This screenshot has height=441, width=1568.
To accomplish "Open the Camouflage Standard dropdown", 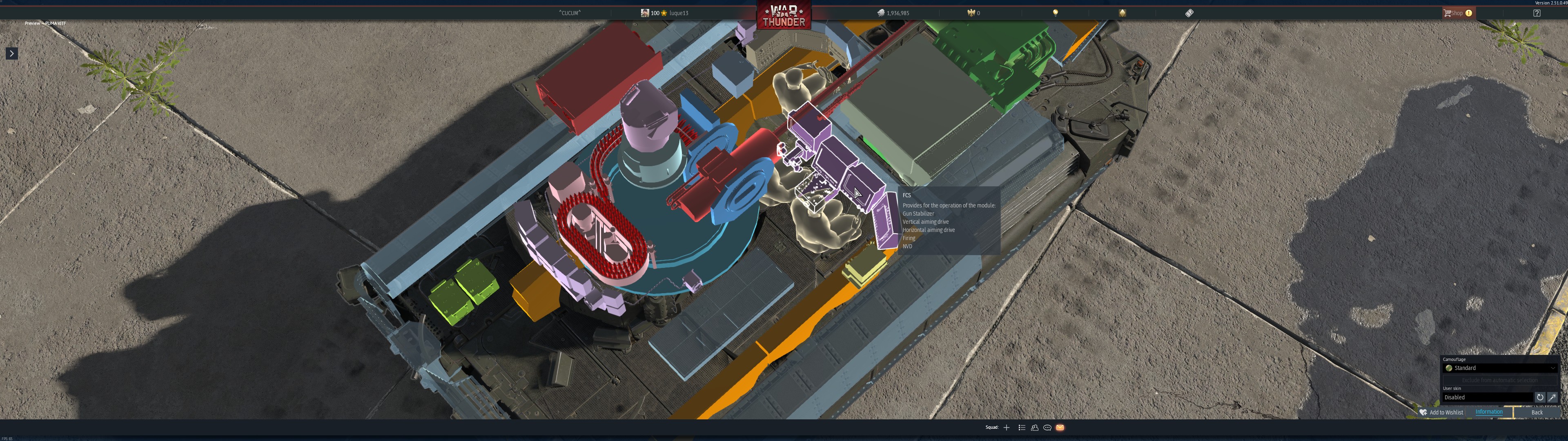I will pos(1497,368).
